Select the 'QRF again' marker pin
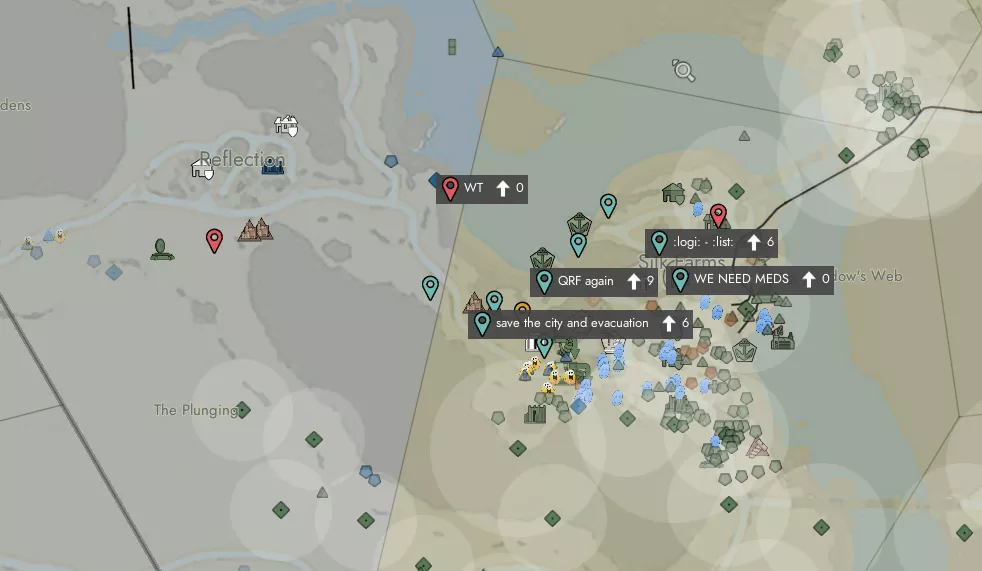 544,281
